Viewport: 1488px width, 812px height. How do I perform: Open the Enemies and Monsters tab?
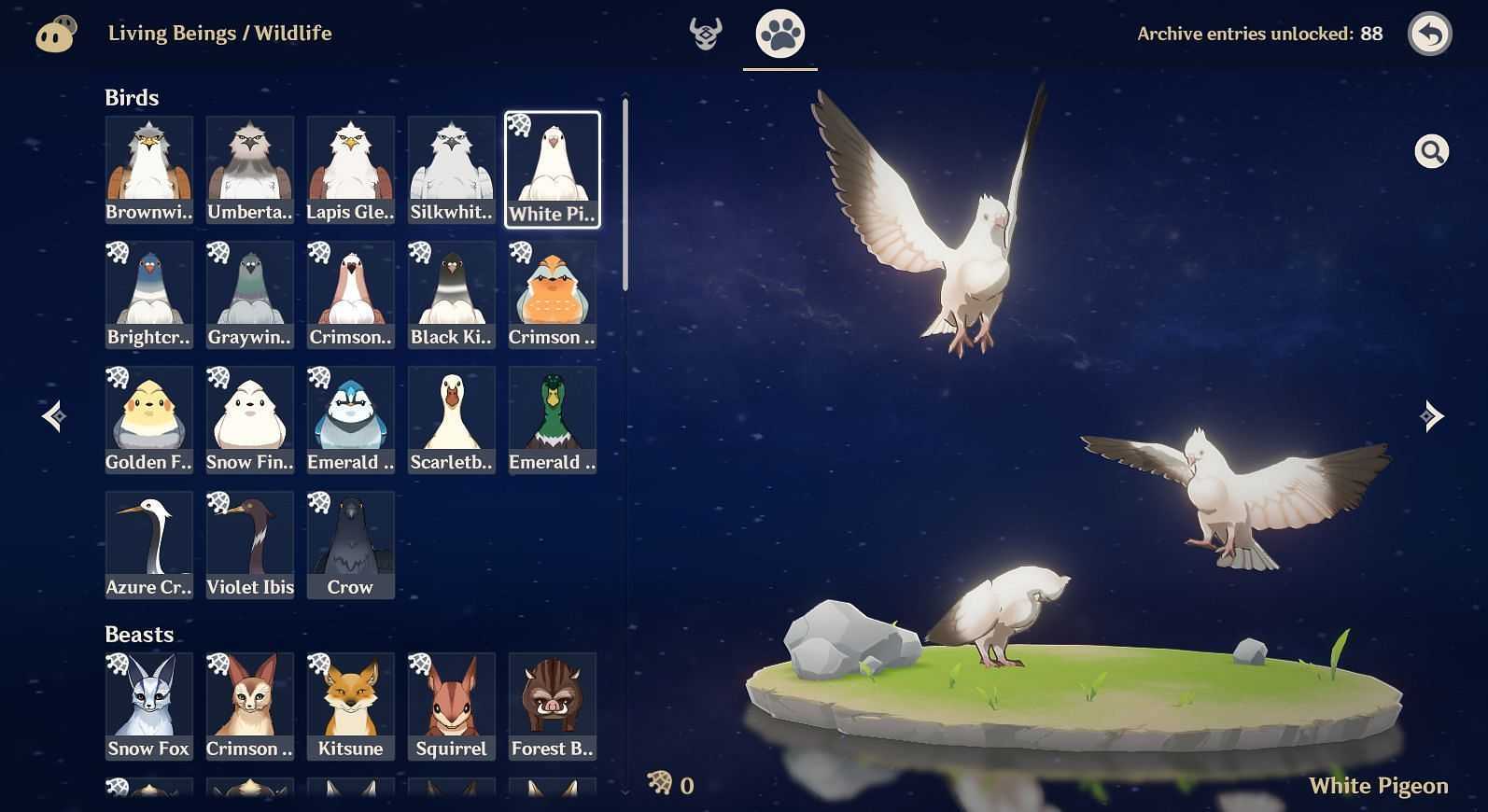pyautogui.click(x=706, y=35)
